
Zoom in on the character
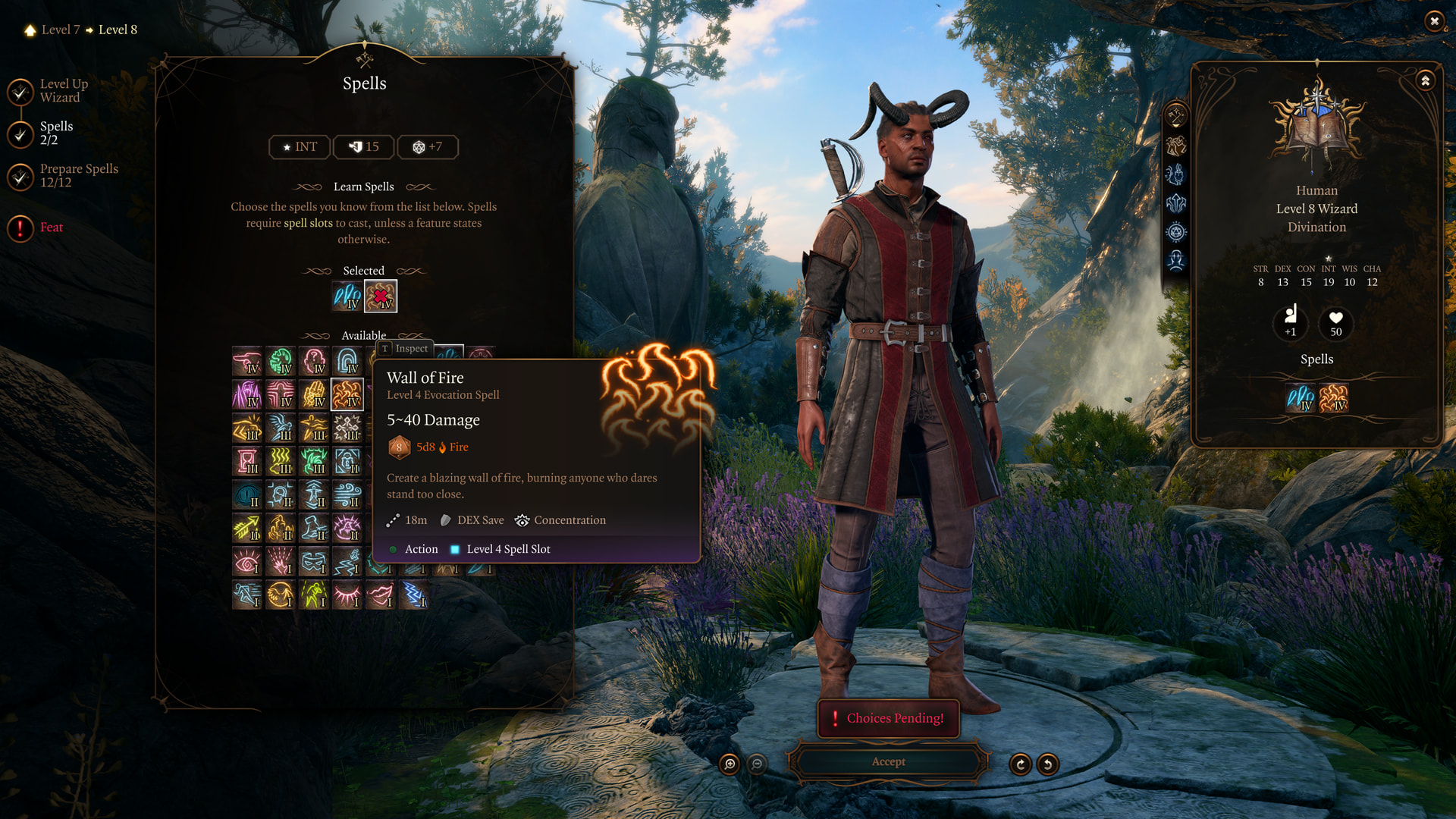[x=730, y=764]
